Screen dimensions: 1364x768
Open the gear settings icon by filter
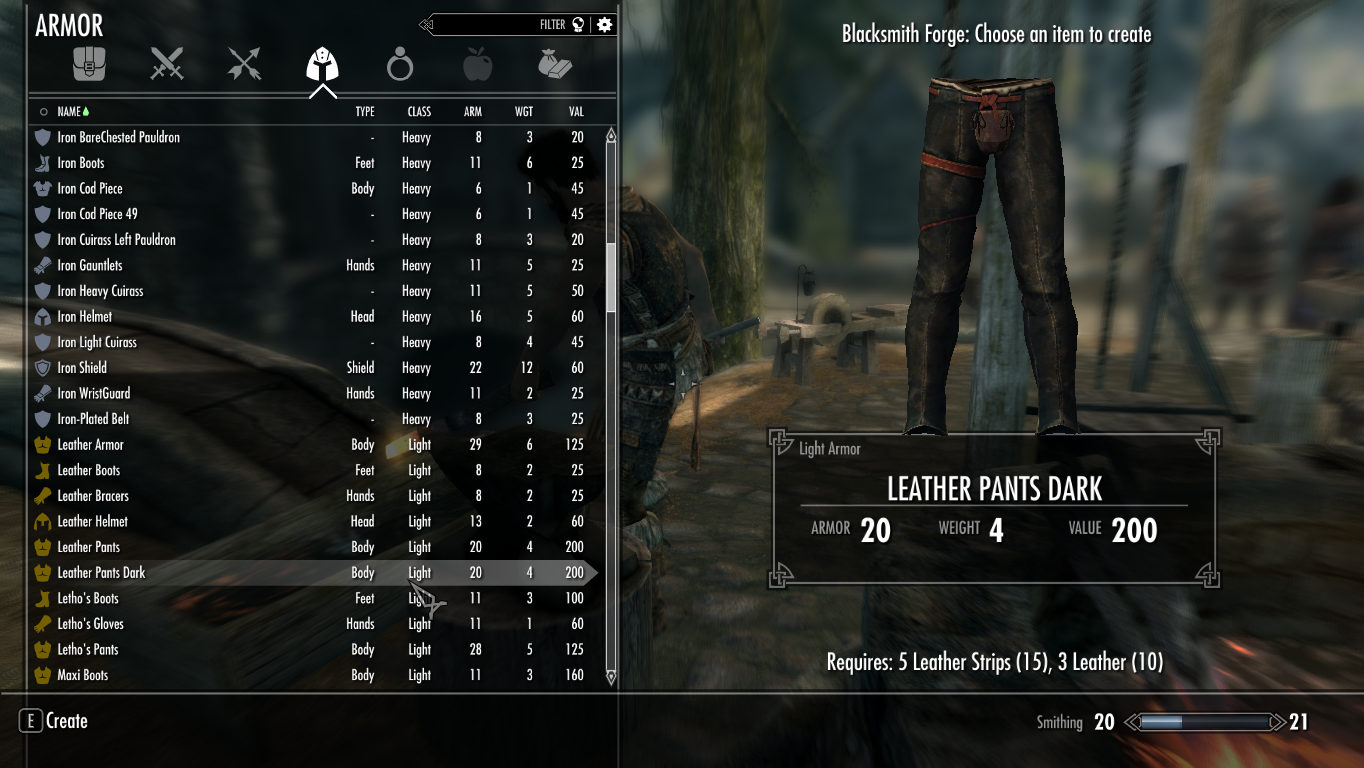[604, 25]
